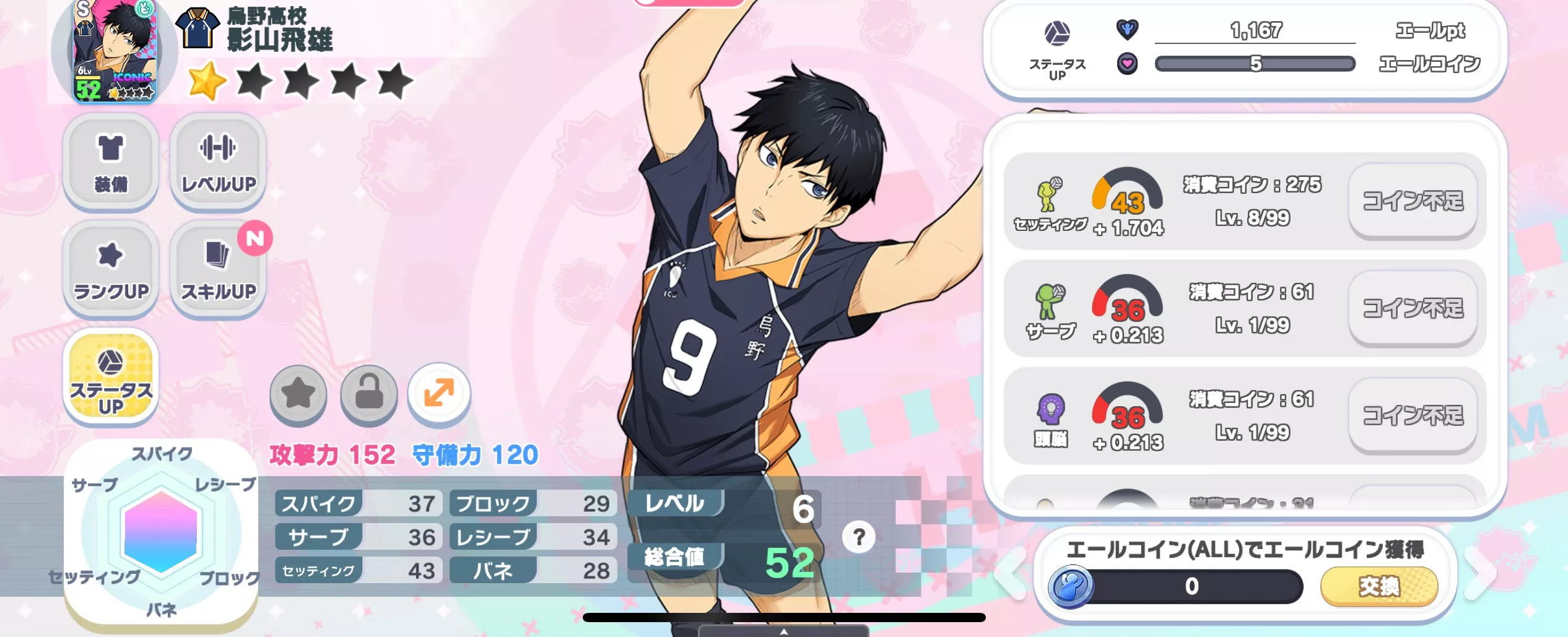Tap the ステータスUP volleyball icon in top panel
Image resolution: width=1568 pixels, height=637 pixels.
point(1057,34)
